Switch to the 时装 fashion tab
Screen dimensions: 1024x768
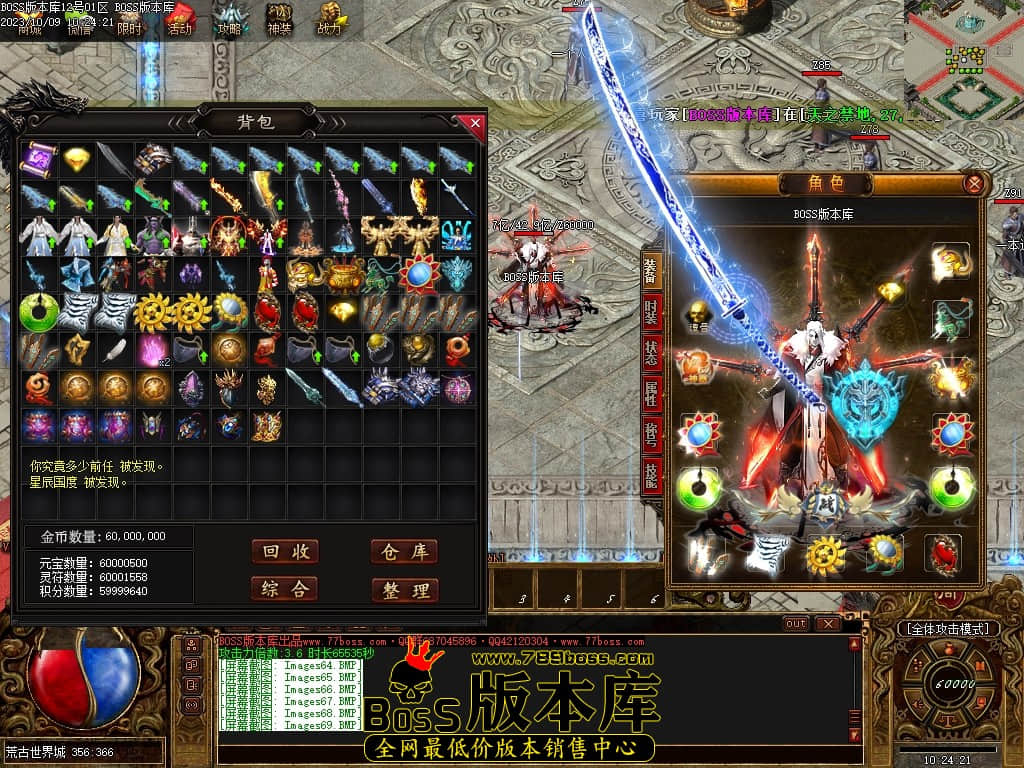(651, 315)
